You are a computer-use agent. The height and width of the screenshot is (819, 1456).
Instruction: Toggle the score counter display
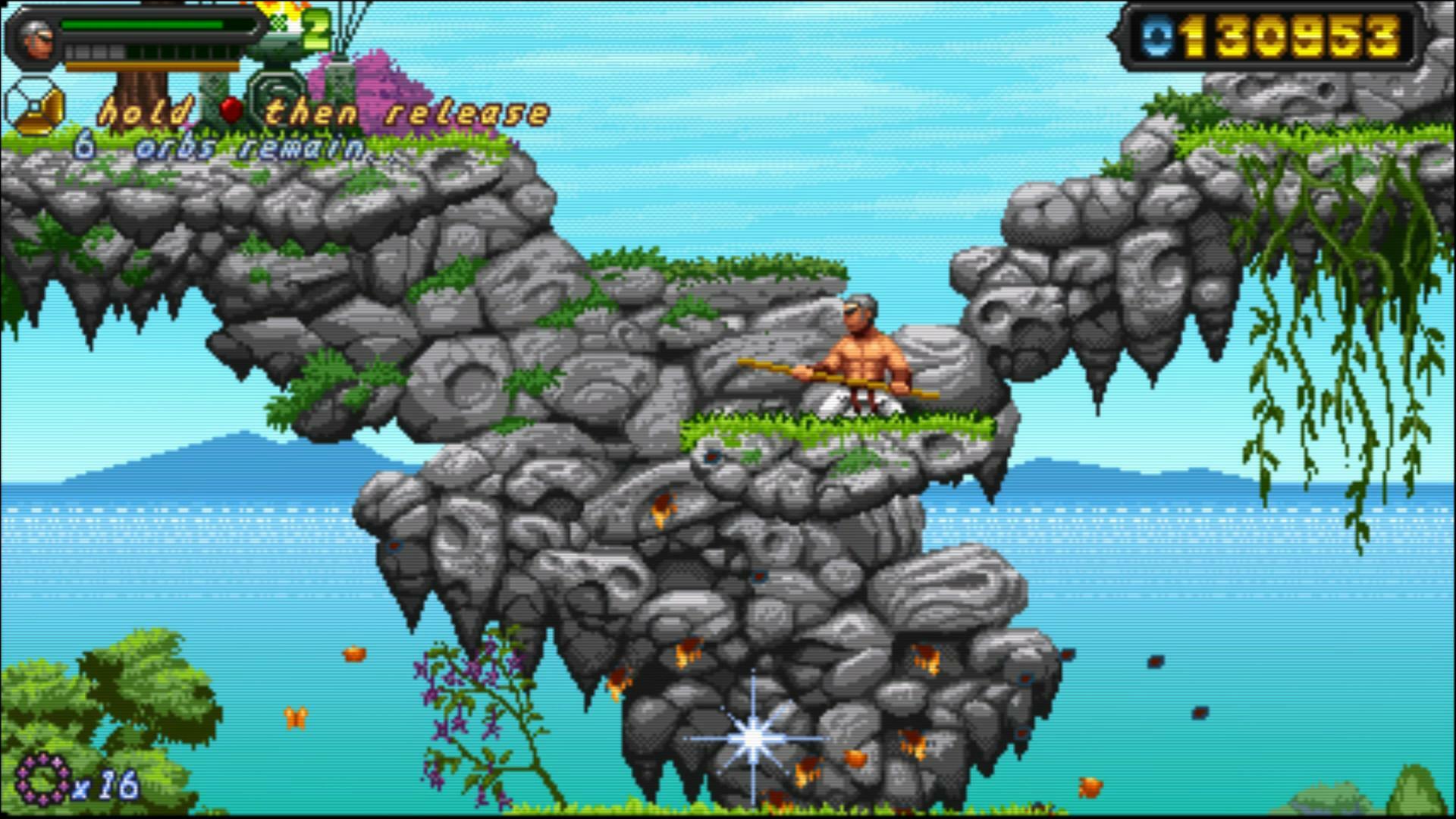click(x=1289, y=33)
